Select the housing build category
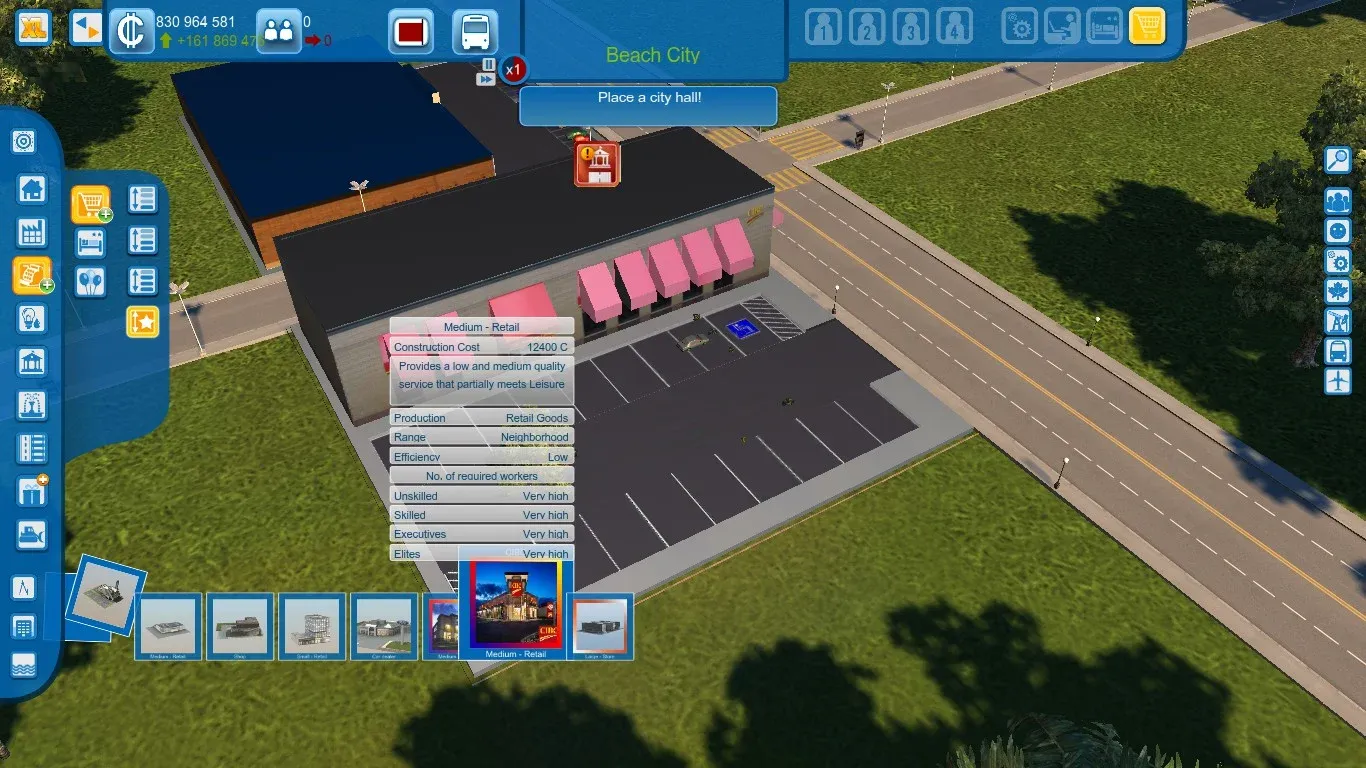1366x768 pixels. click(32, 188)
